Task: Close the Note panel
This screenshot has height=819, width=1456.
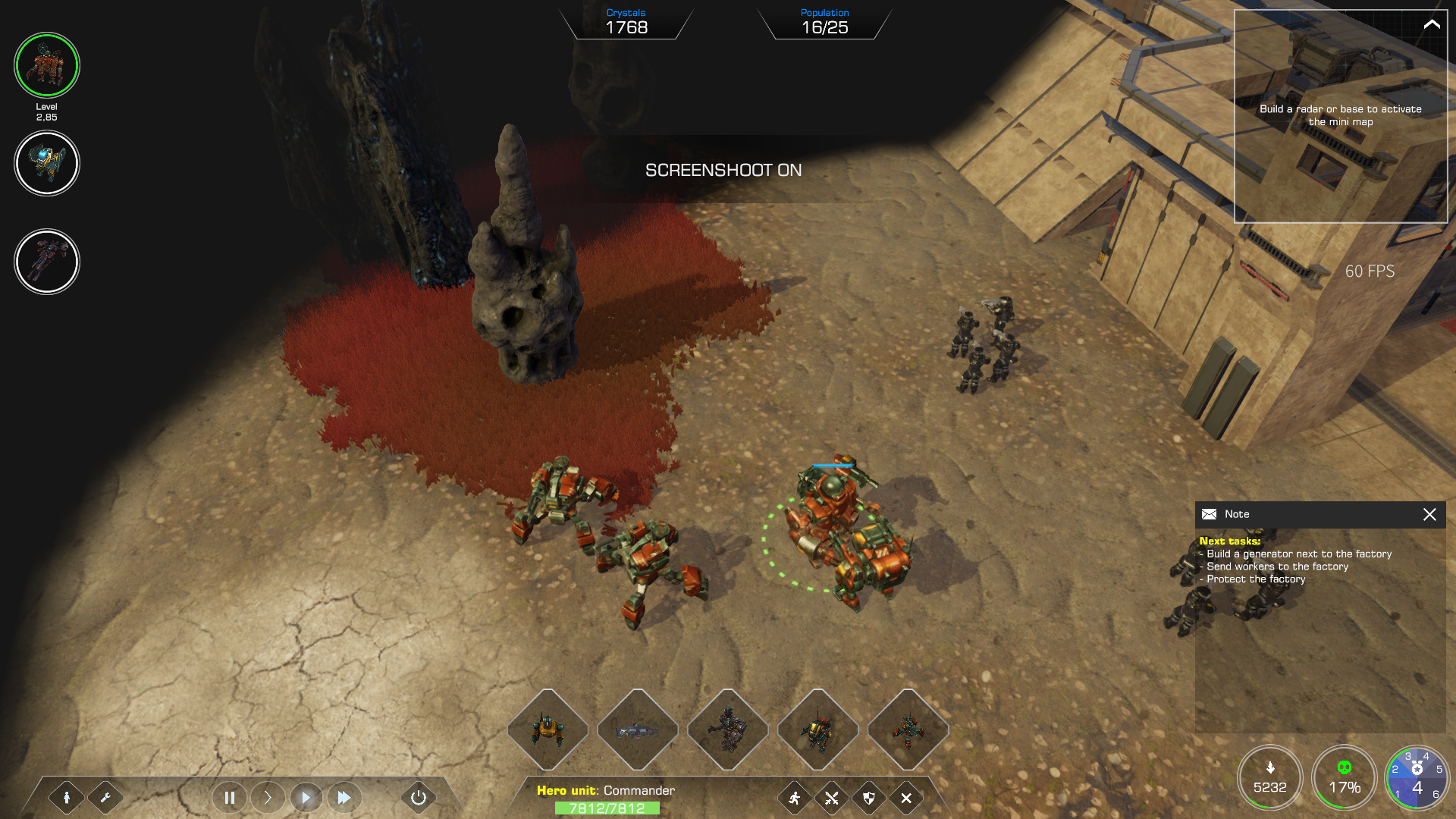Action: coord(1429,514)
